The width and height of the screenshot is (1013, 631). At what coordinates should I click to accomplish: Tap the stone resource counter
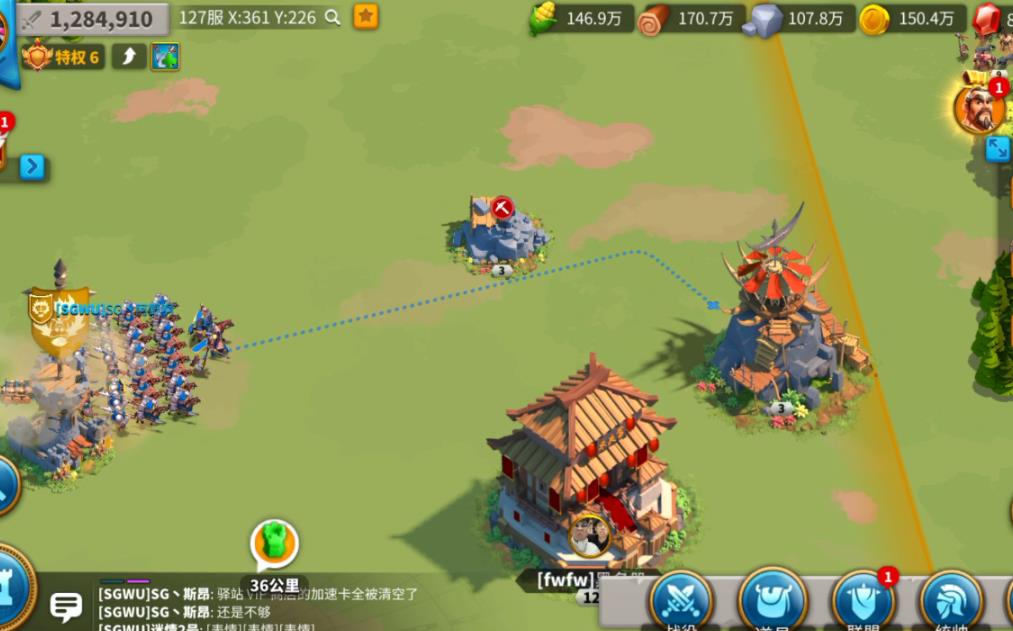800,18
